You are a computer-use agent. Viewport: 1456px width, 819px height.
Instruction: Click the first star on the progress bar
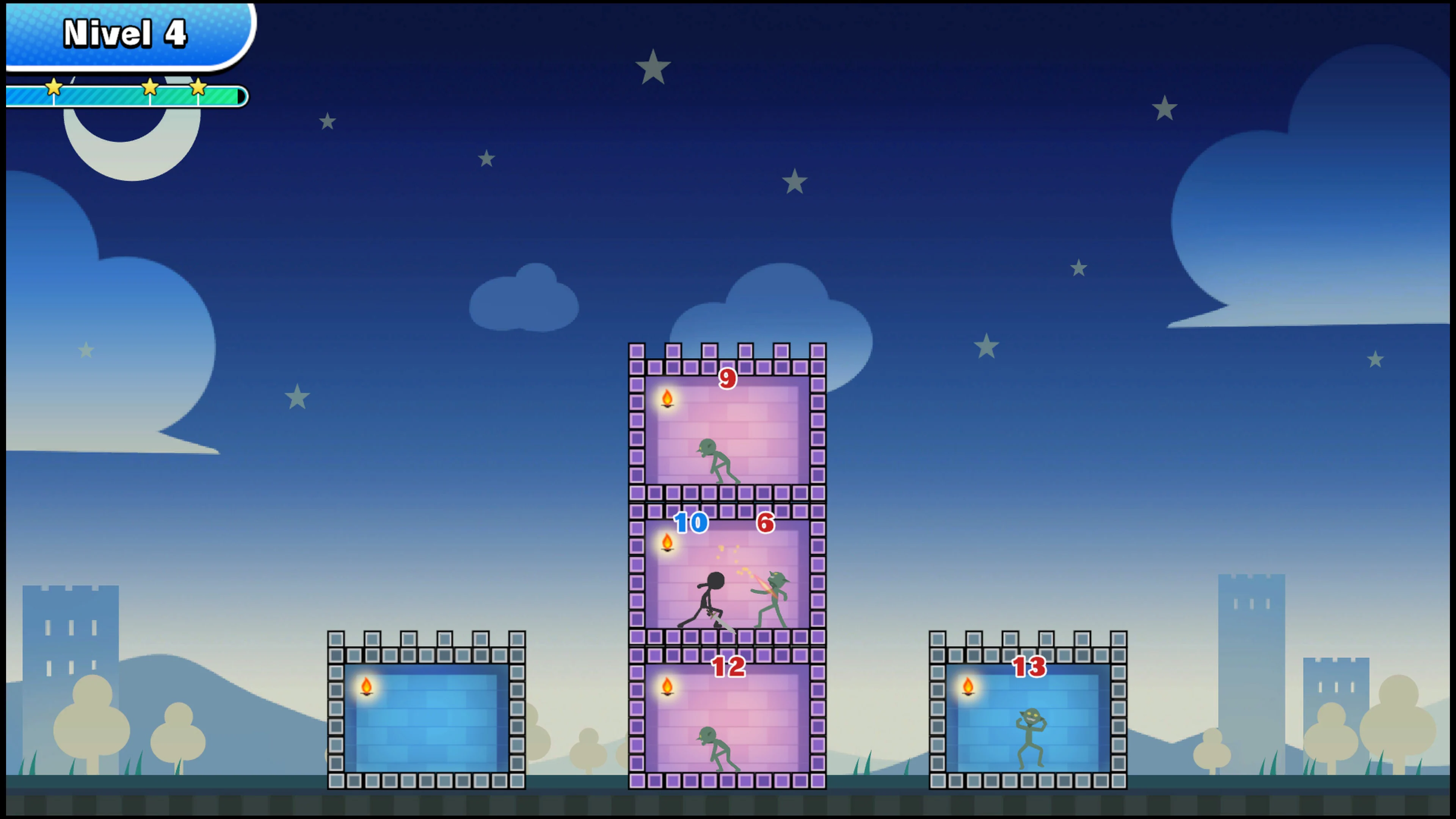[53, 88]
